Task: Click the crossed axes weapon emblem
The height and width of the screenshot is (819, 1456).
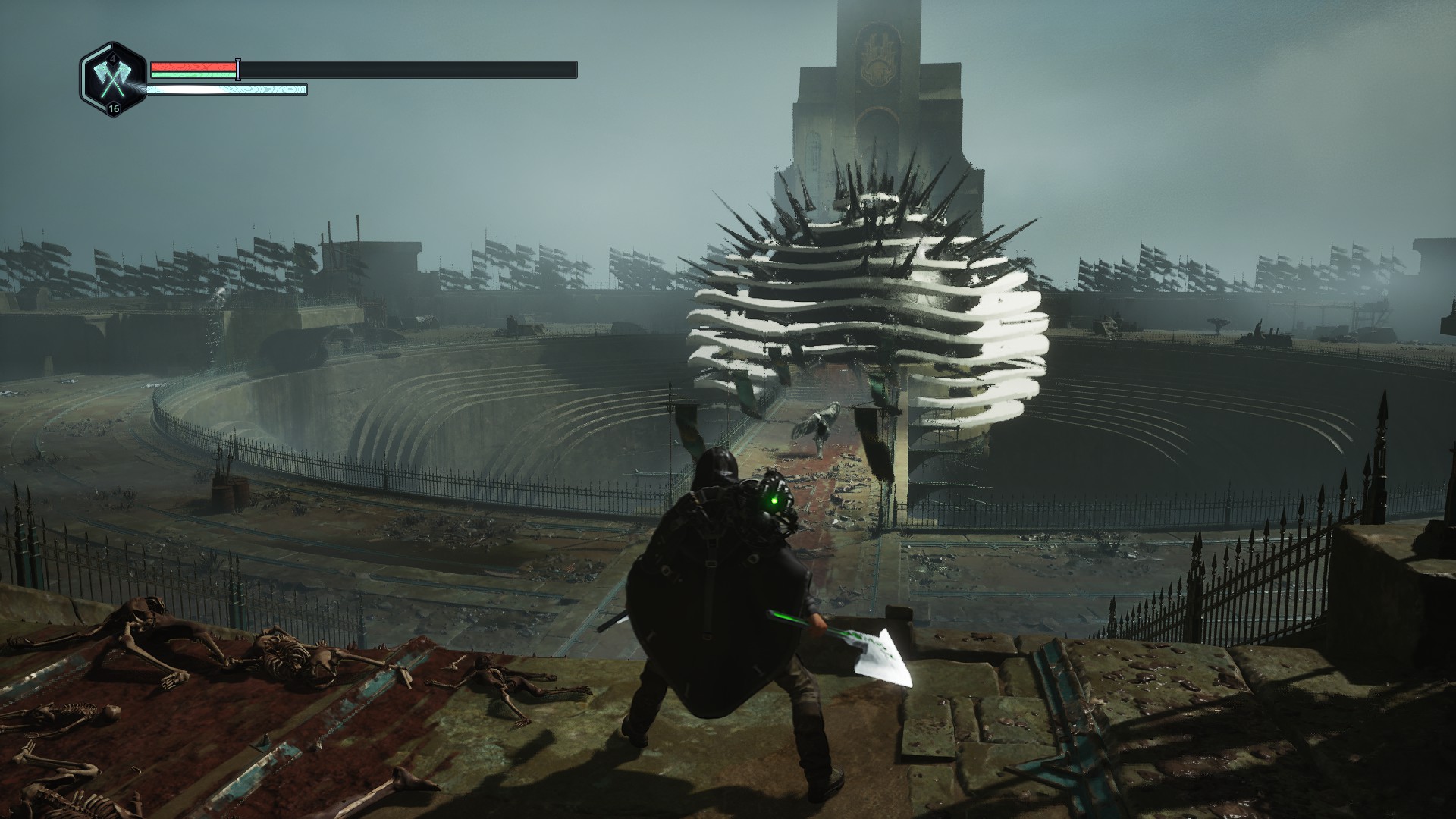Action: click(112, 79)
